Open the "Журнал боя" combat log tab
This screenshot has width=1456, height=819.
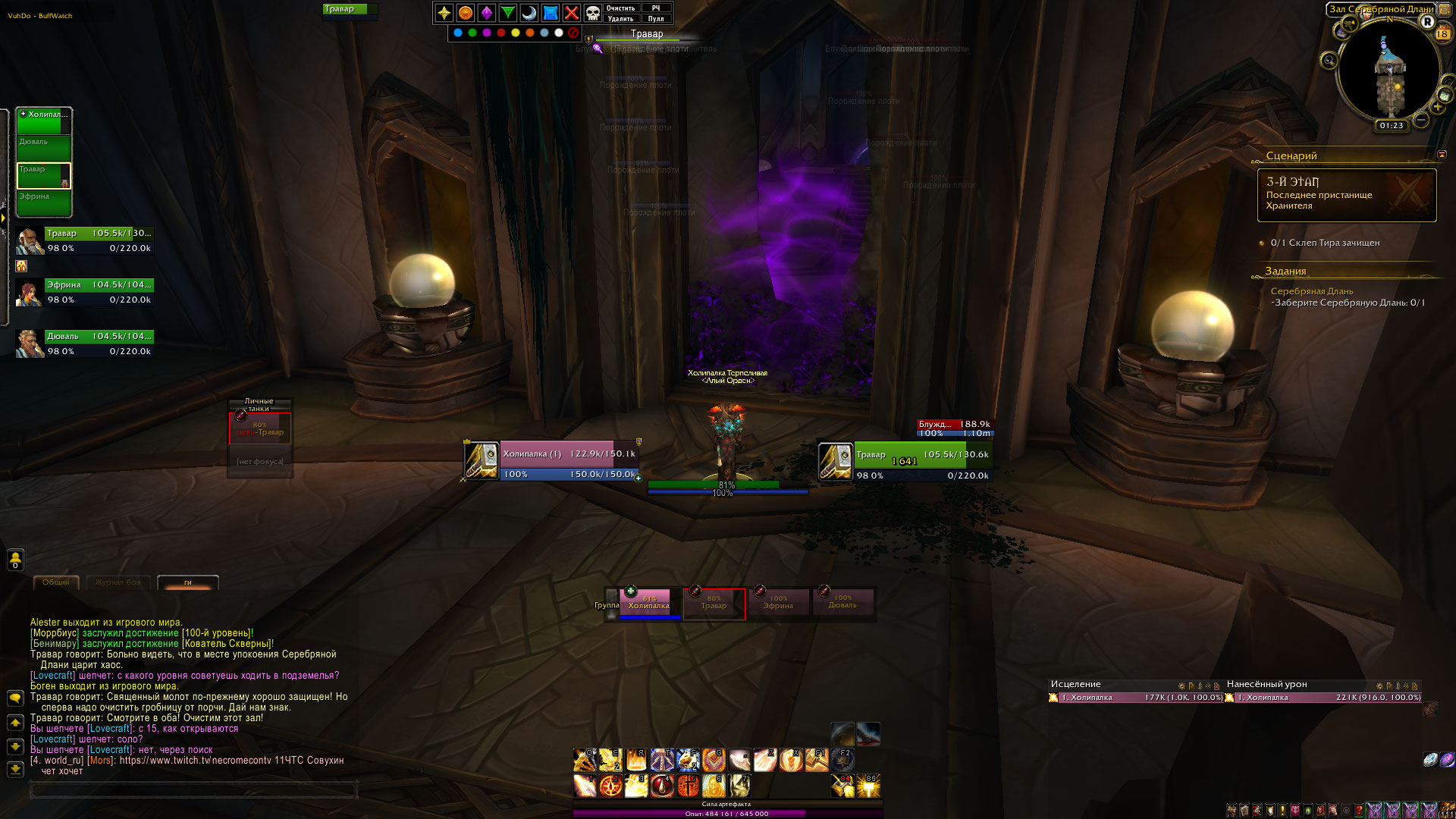click(x=118, y=582)
